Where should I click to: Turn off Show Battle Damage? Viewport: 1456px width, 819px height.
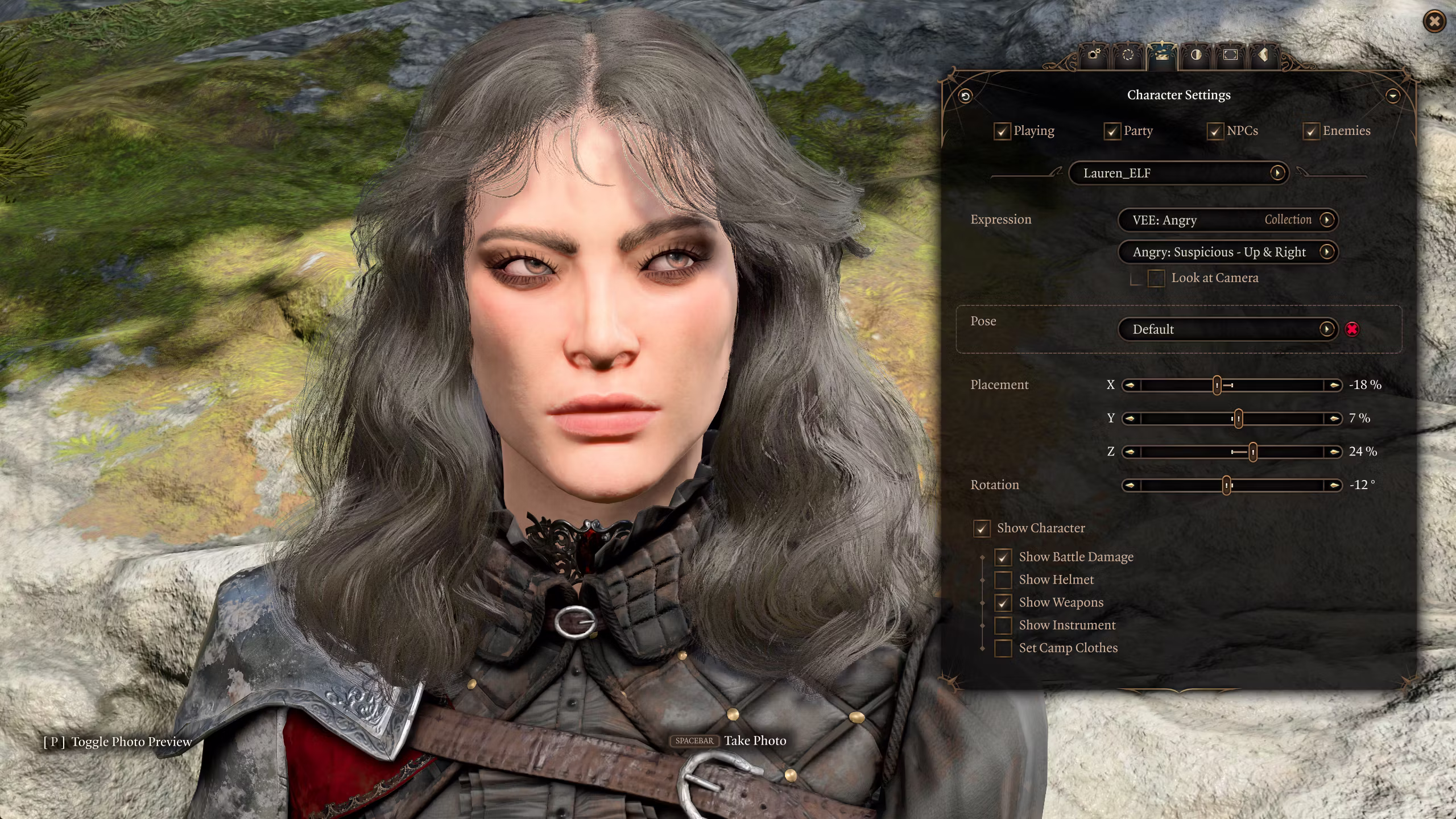(1003, 557)
